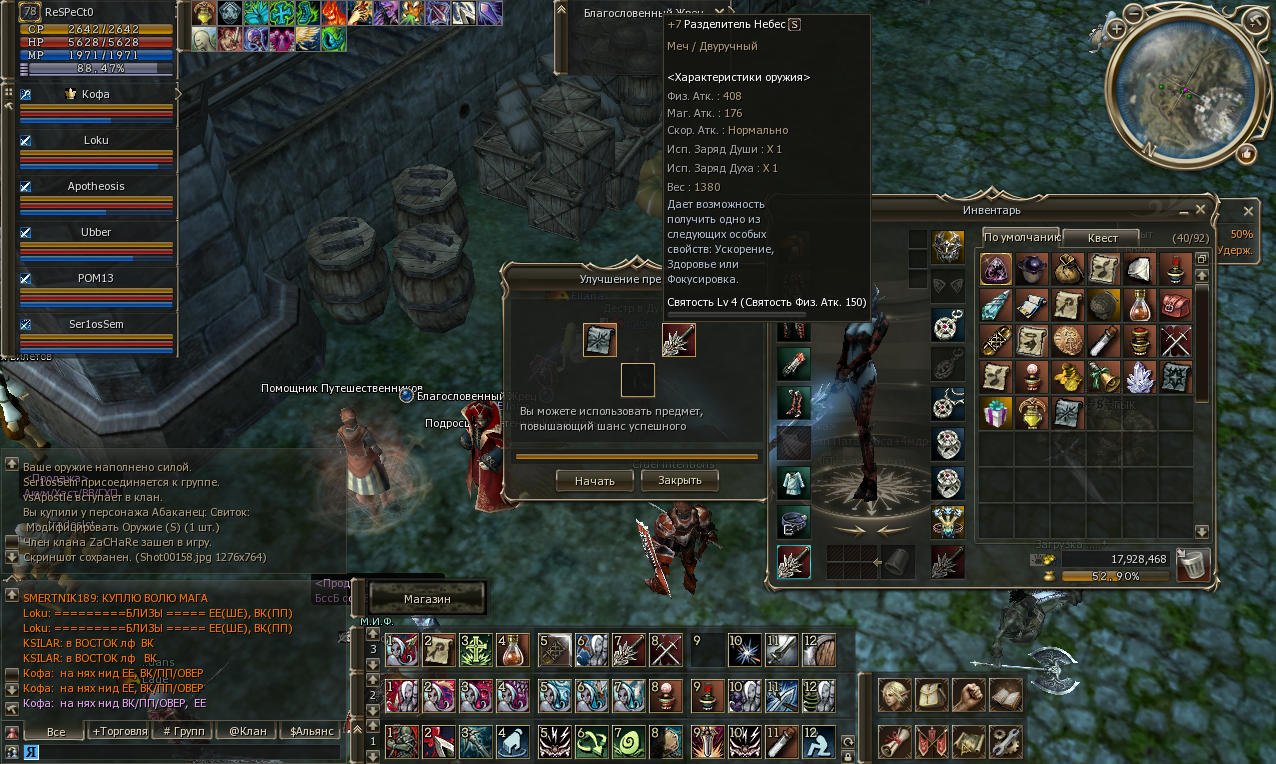
Task: Open the skills book icon
Action: point(1005,694)
